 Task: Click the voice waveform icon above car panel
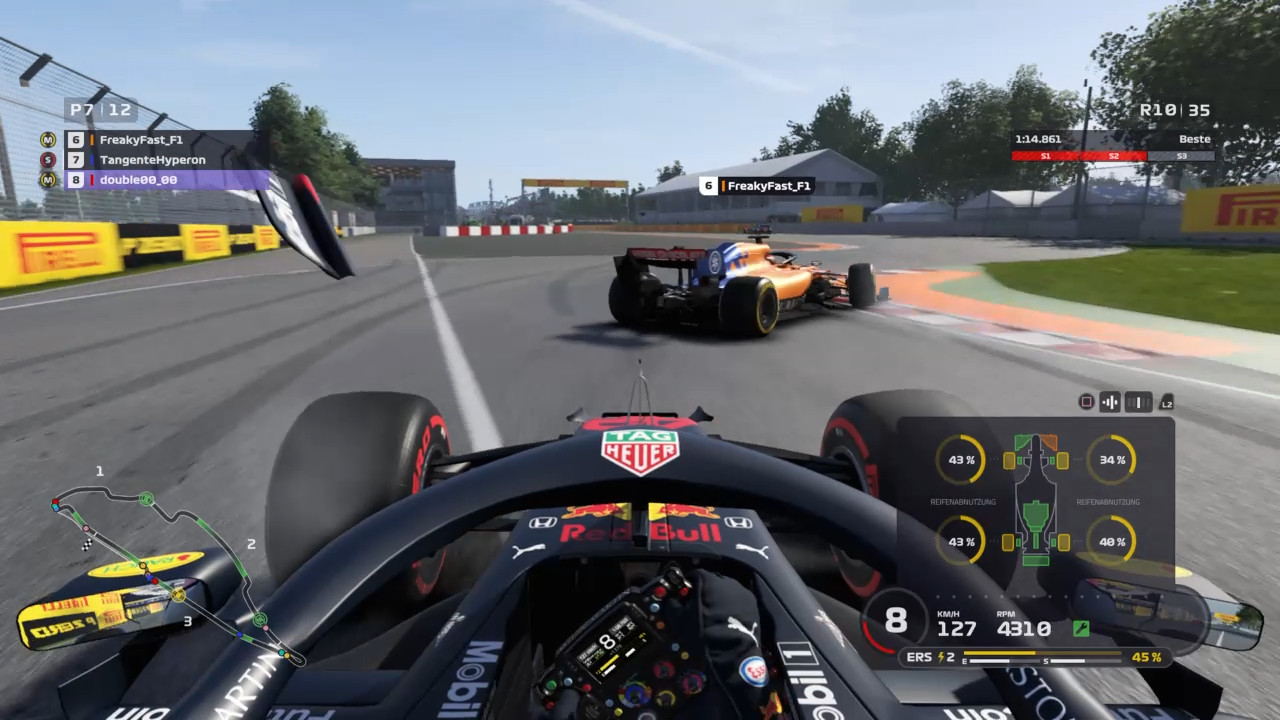click(1110, 402)
